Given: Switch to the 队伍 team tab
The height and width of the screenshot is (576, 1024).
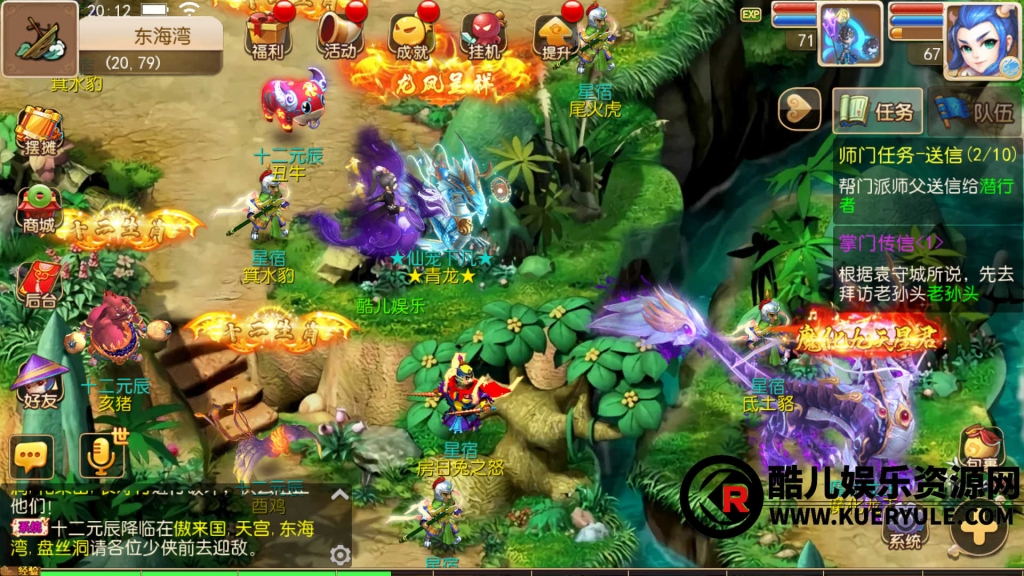Looking at the screenshot, I should click(974, 110).
